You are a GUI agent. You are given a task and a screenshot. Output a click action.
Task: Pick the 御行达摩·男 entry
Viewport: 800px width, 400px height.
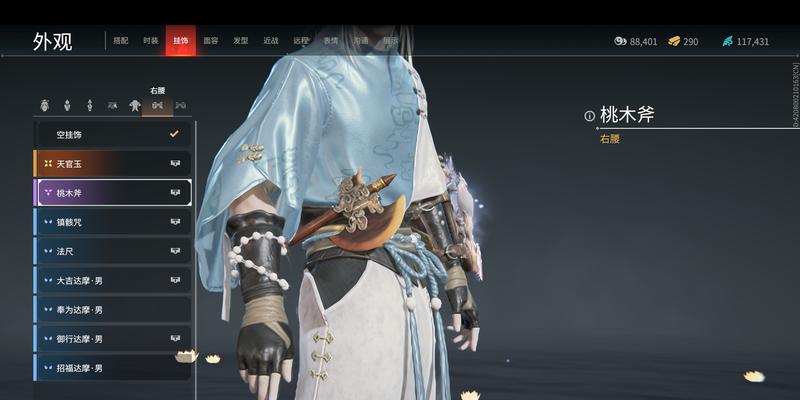pyautogui.click(x=113, y=338)
